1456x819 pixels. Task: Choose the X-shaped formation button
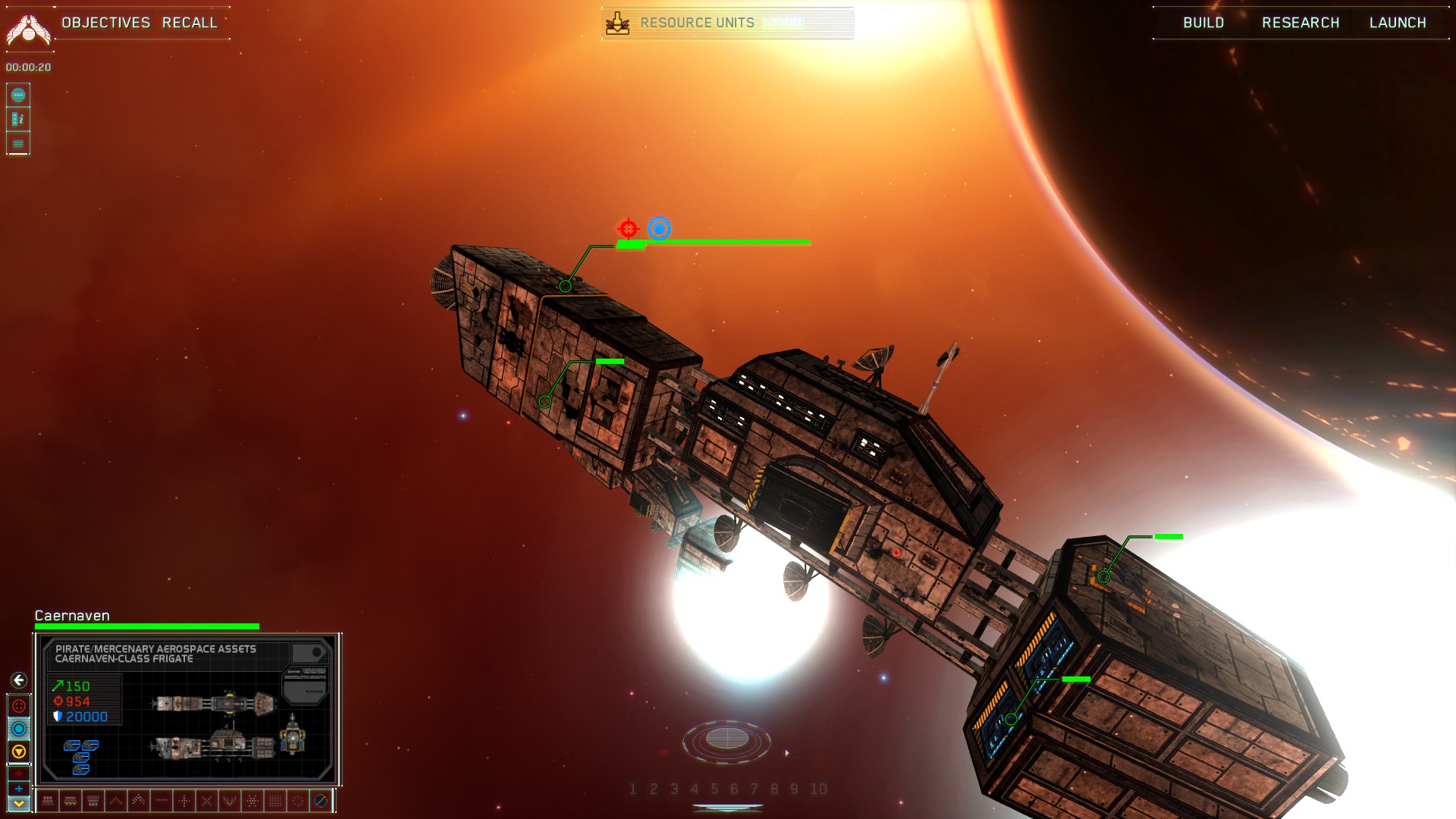(207, 800)
